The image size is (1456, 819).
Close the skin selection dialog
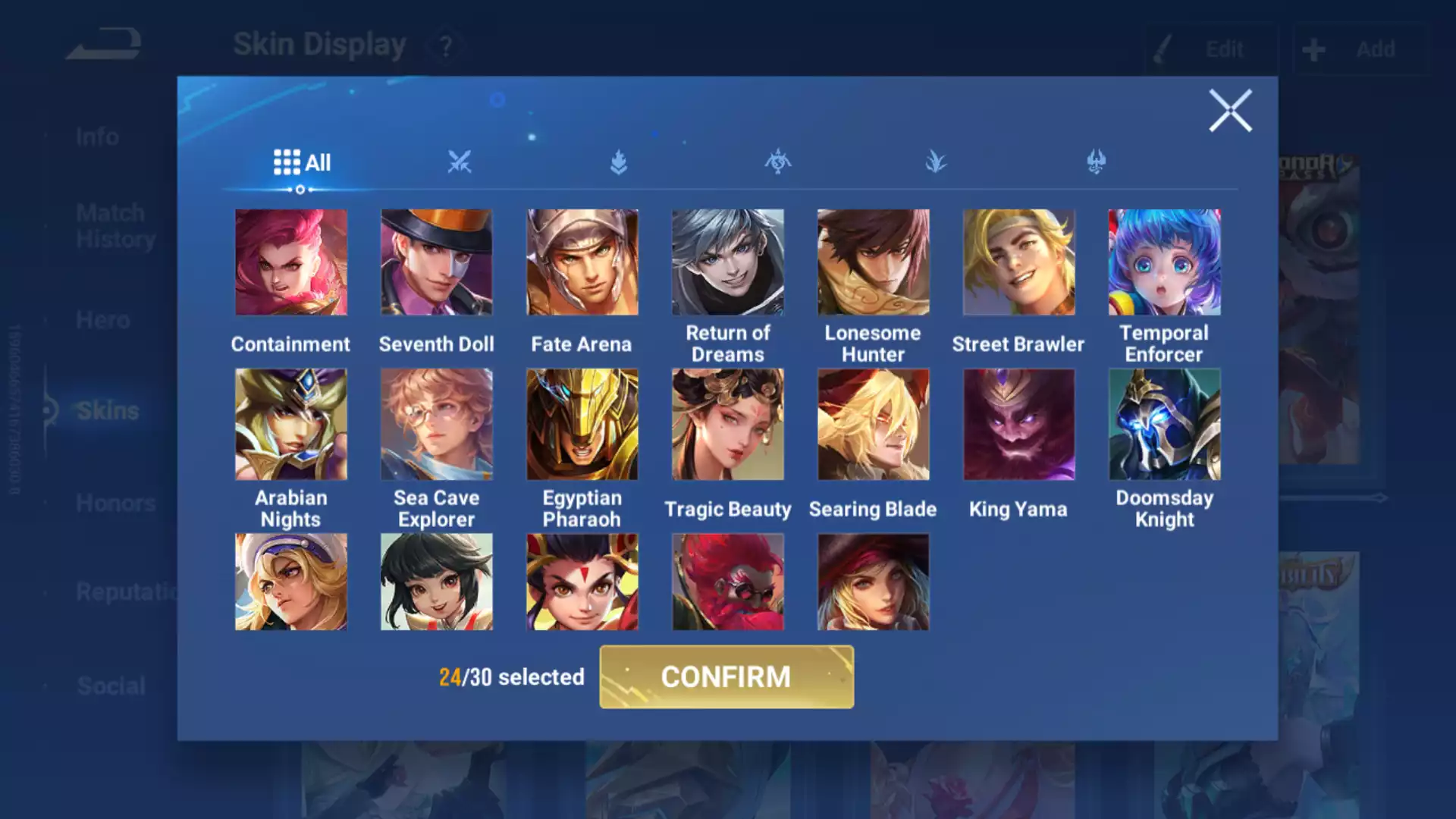1229,111
